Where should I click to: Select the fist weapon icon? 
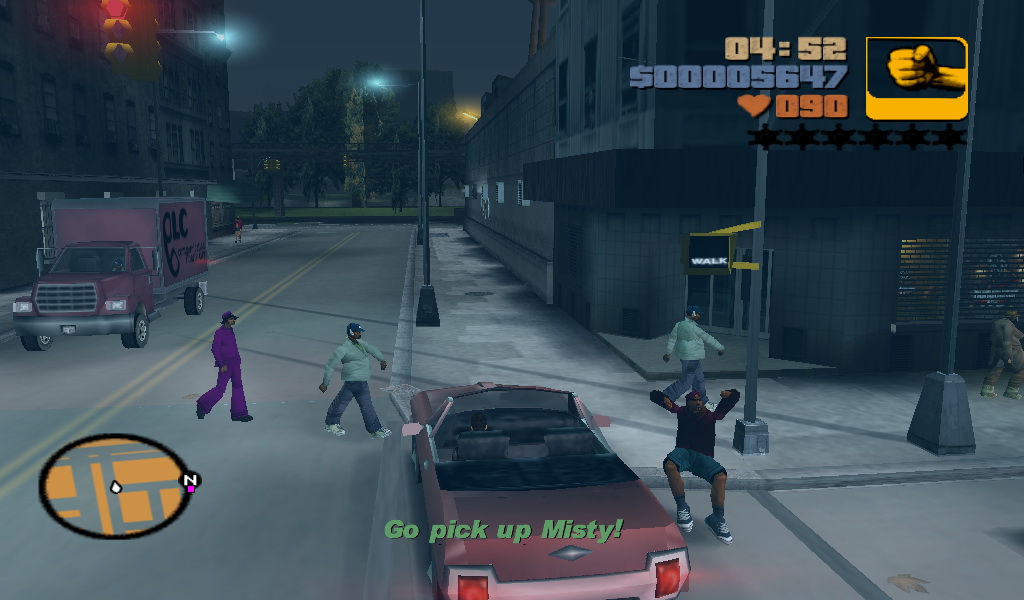coord(916,78)
